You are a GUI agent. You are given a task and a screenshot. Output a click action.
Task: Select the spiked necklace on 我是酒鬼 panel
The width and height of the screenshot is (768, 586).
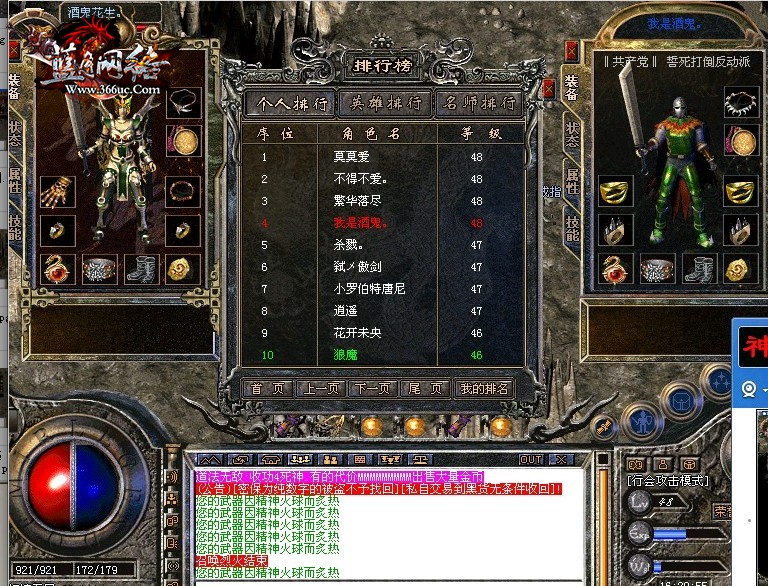coord(738,102)
